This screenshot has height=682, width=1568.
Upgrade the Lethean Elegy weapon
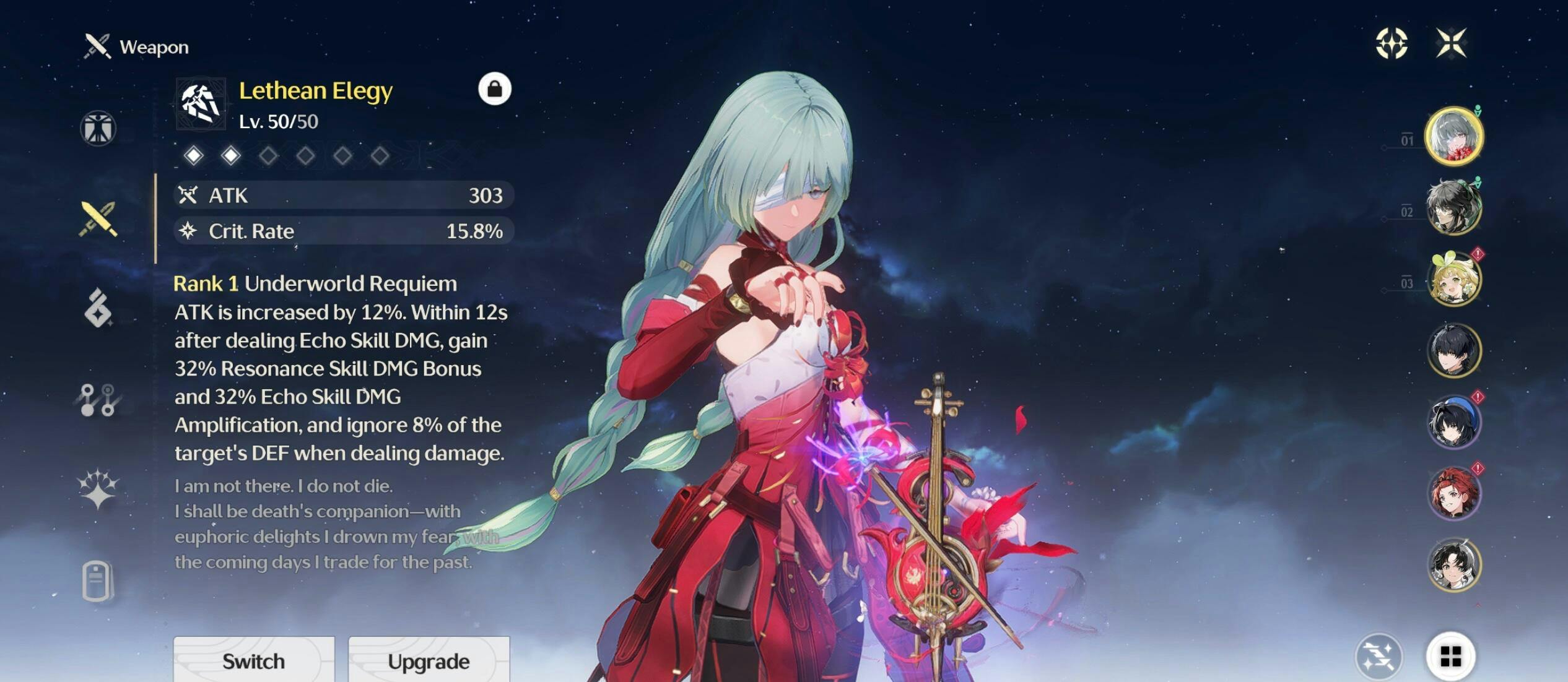click(429, 660)
